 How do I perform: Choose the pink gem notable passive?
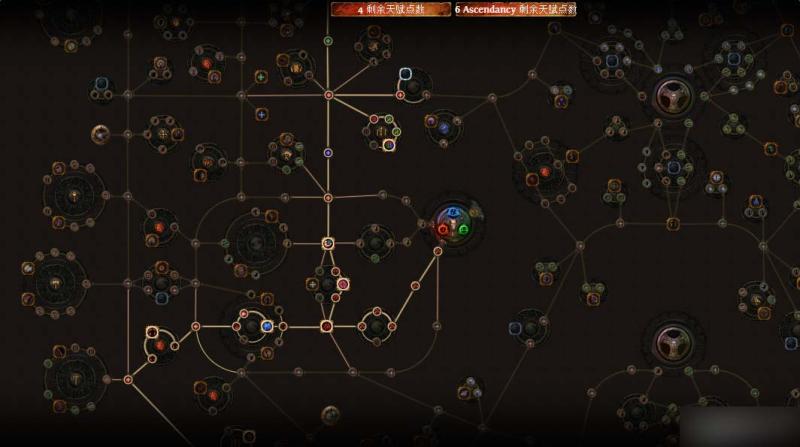pyautogui.click(x=343, y=284)
